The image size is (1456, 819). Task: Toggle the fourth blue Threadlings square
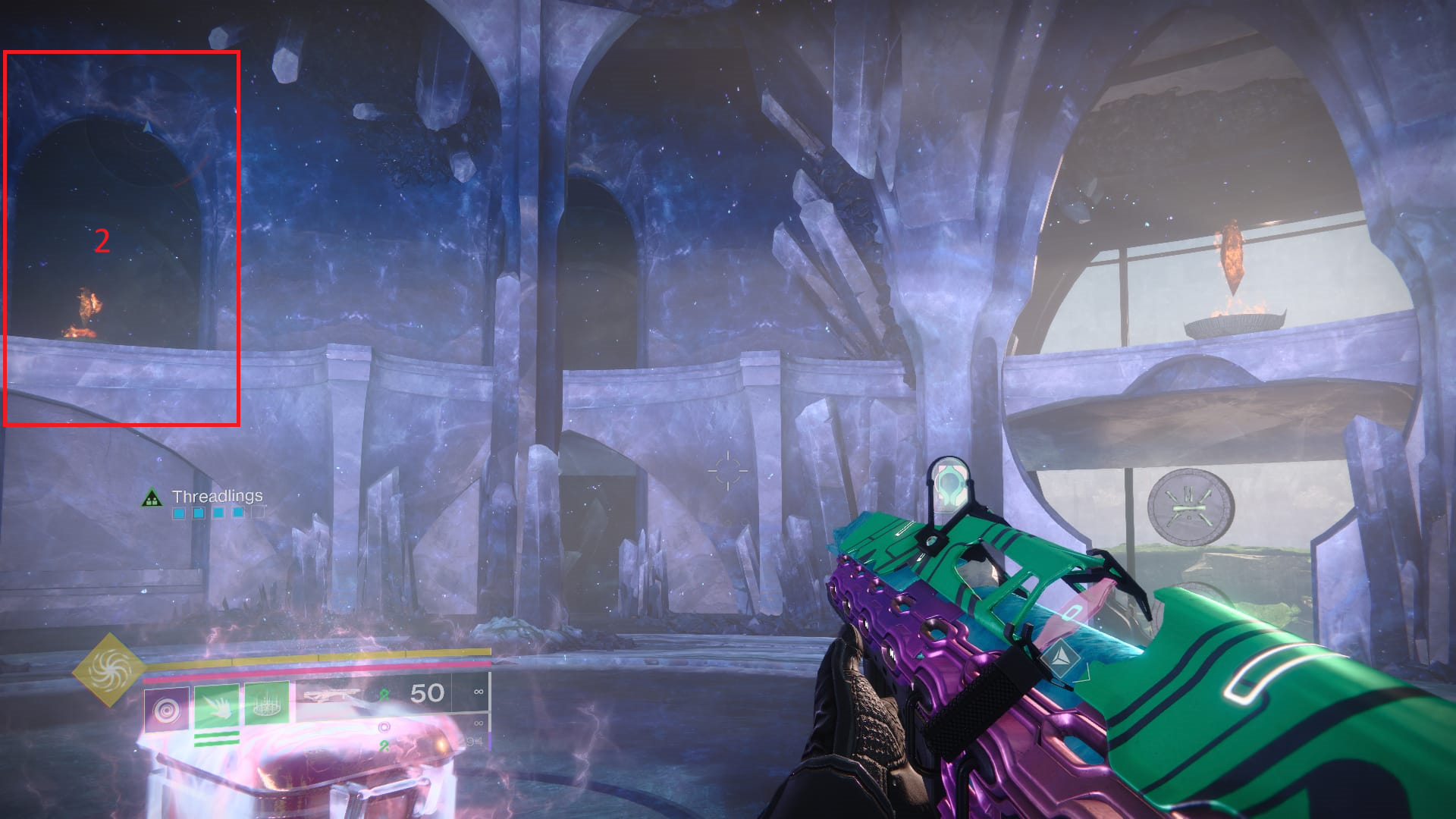tap(237, 514)
